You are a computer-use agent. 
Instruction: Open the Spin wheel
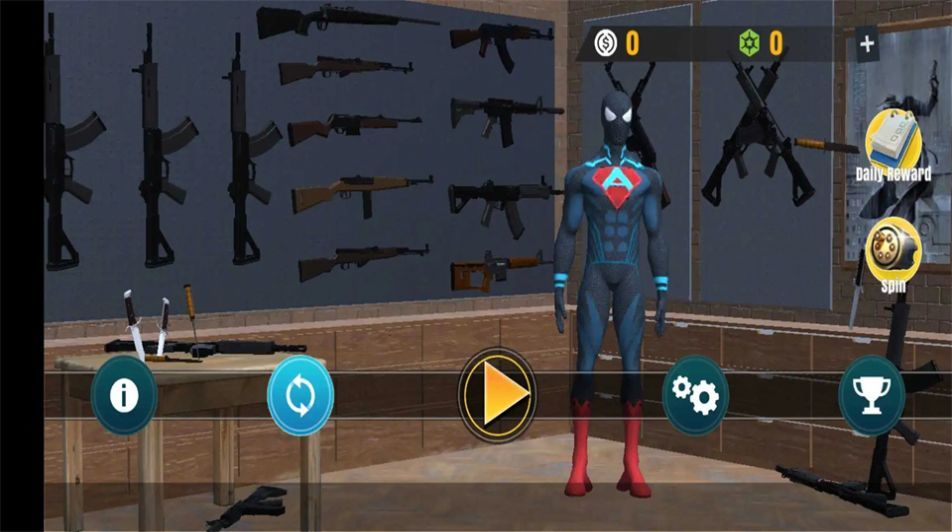892,251
